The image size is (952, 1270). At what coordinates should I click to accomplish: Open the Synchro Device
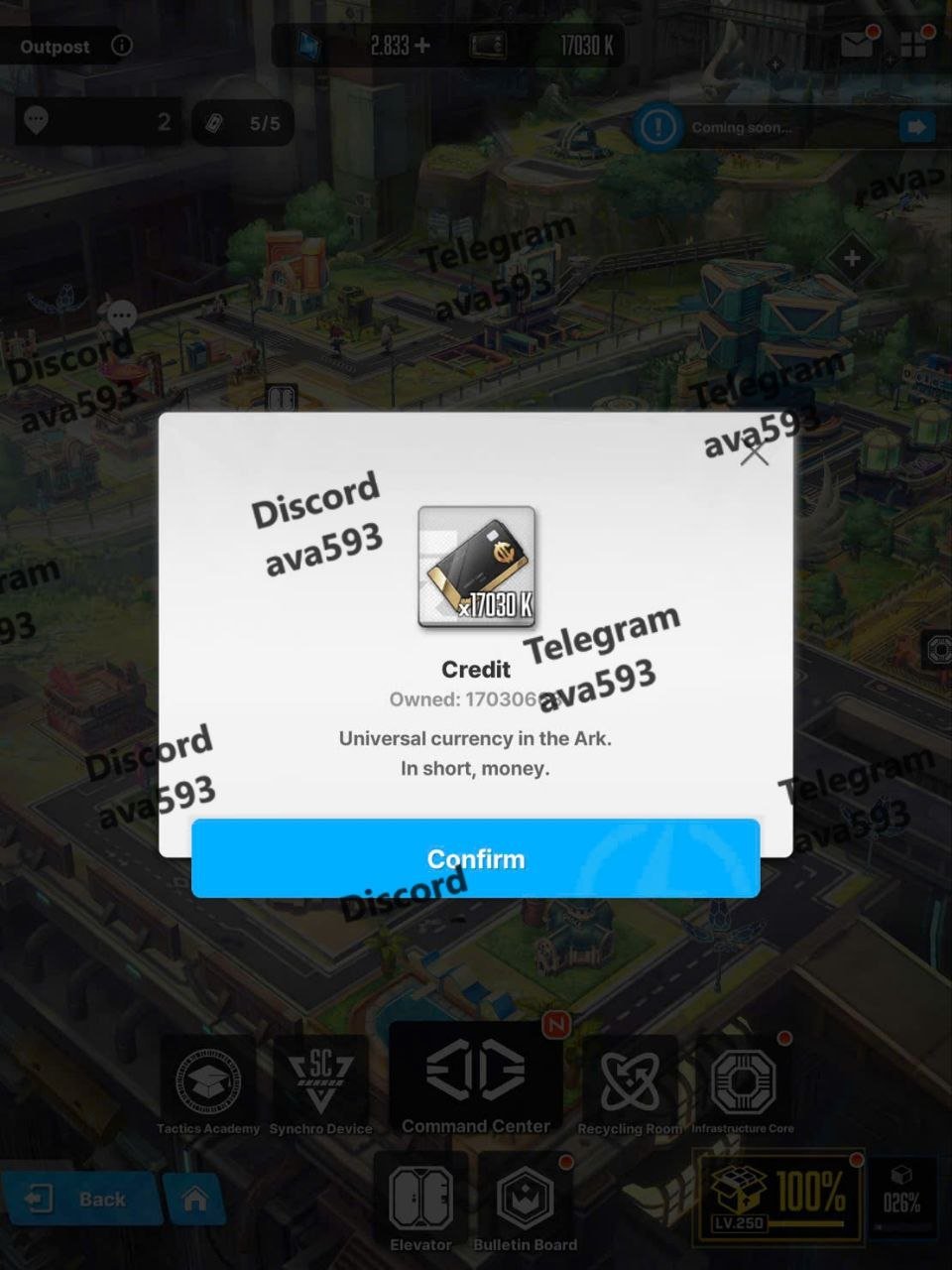[320, 1086]
